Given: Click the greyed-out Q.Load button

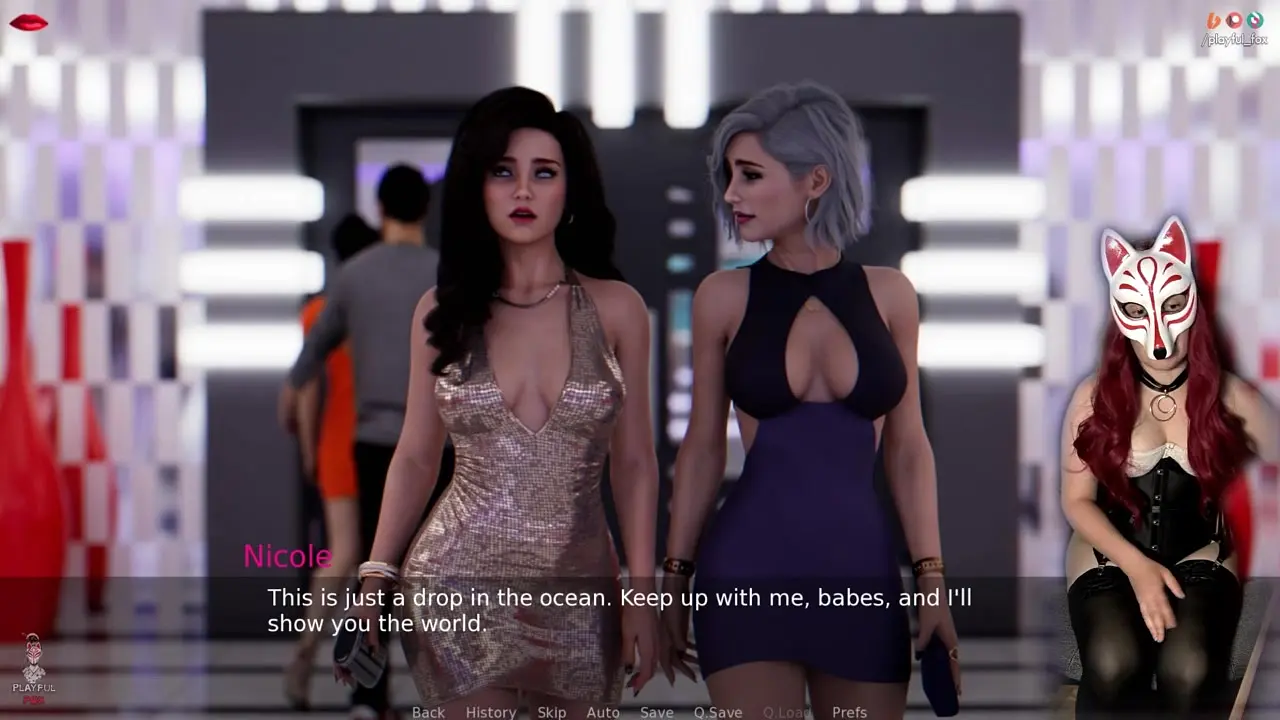Looking at the screenshot, I should tap(787, 712).
